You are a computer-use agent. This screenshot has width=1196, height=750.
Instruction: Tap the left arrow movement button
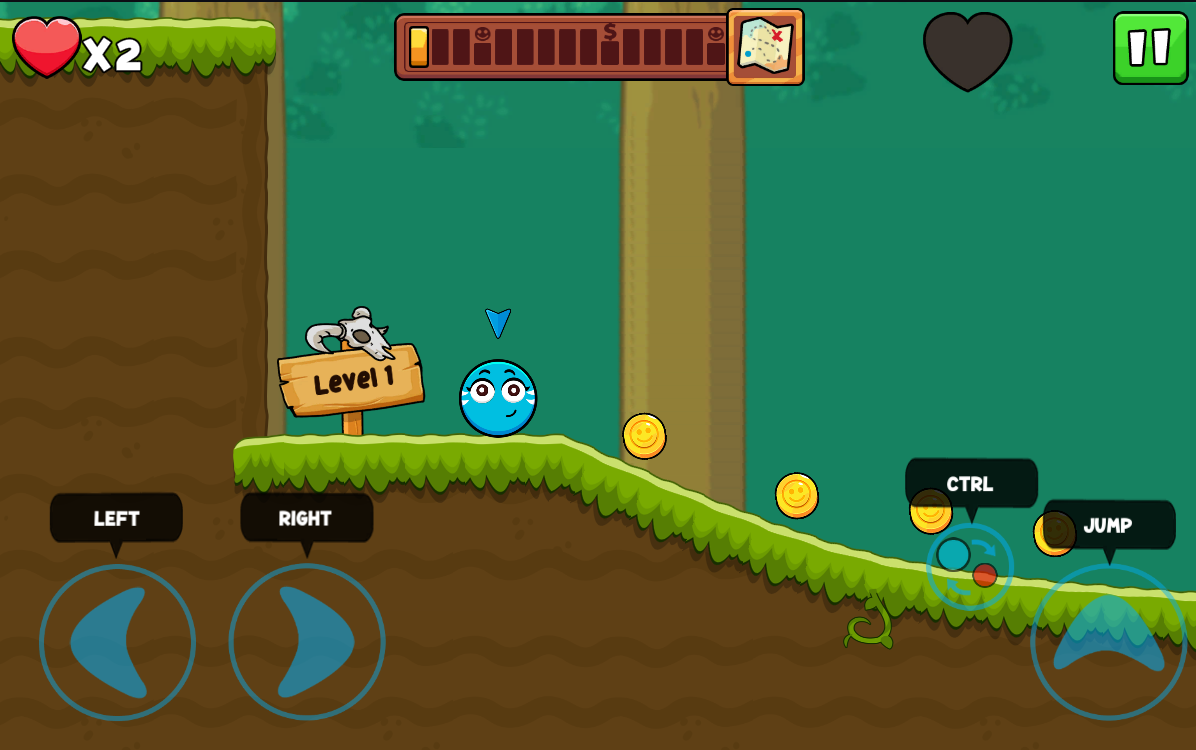pos(117,642)
